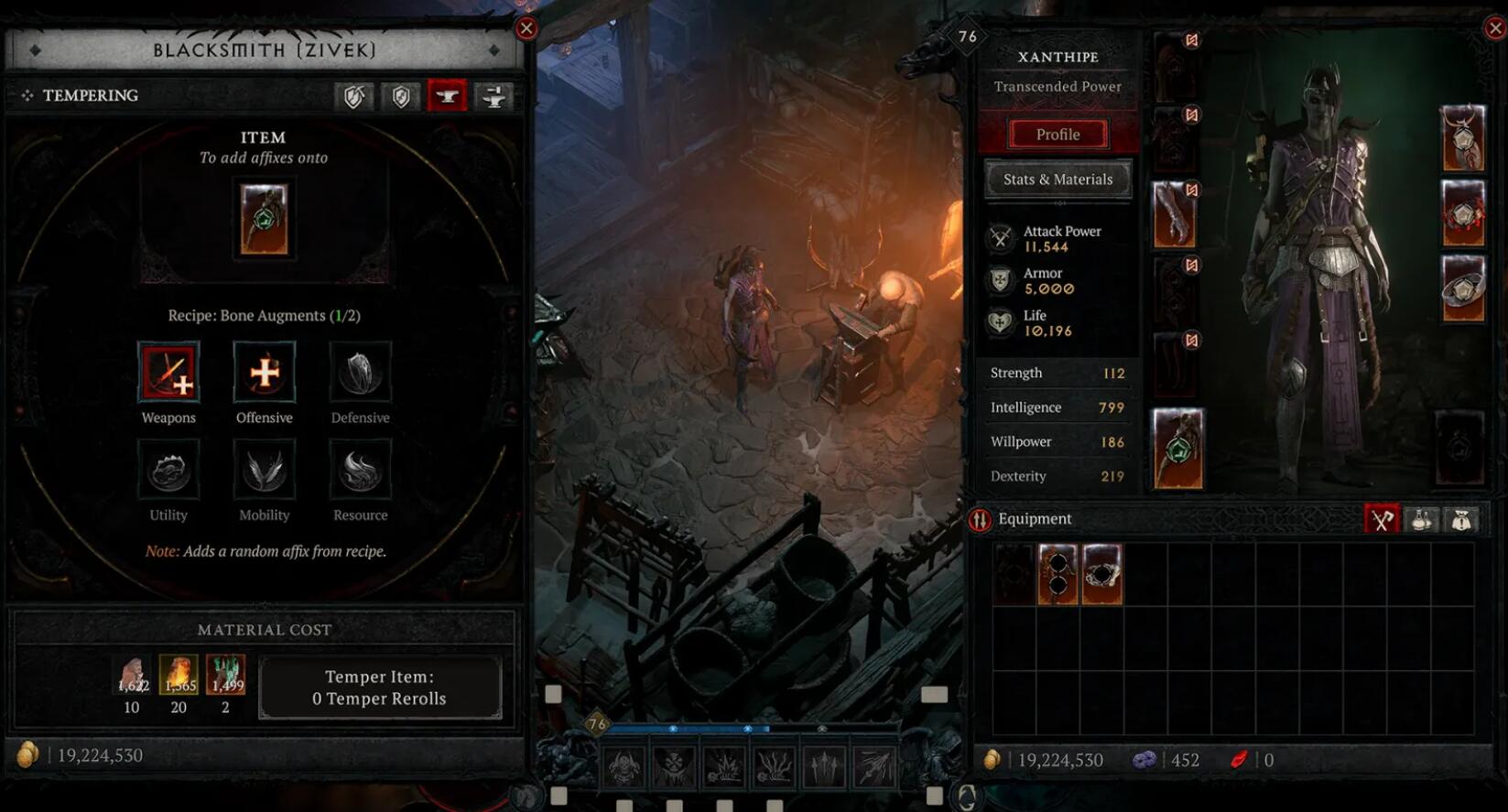Image resolution: width=1508 pixels, height=812 pixels.
Task: Close the Blacksmith panel
Action: click(526, 28)
